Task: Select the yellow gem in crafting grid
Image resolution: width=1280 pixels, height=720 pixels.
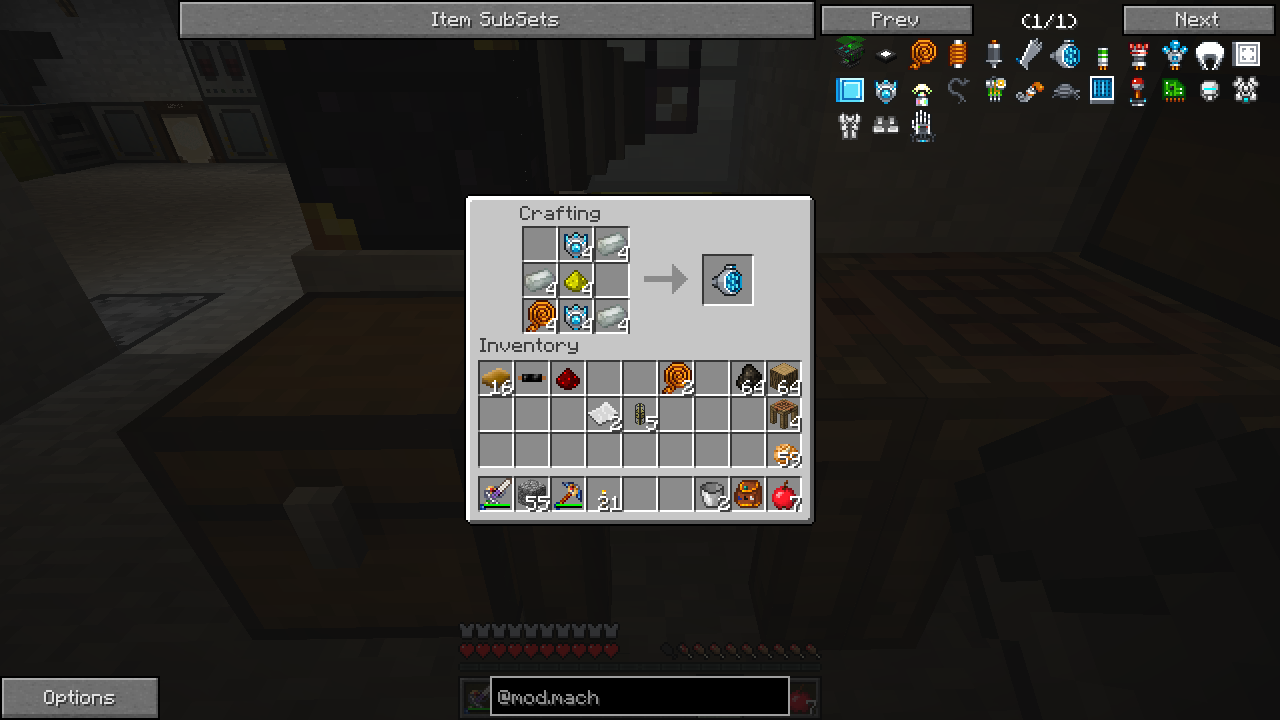Action: click(575, 281)
